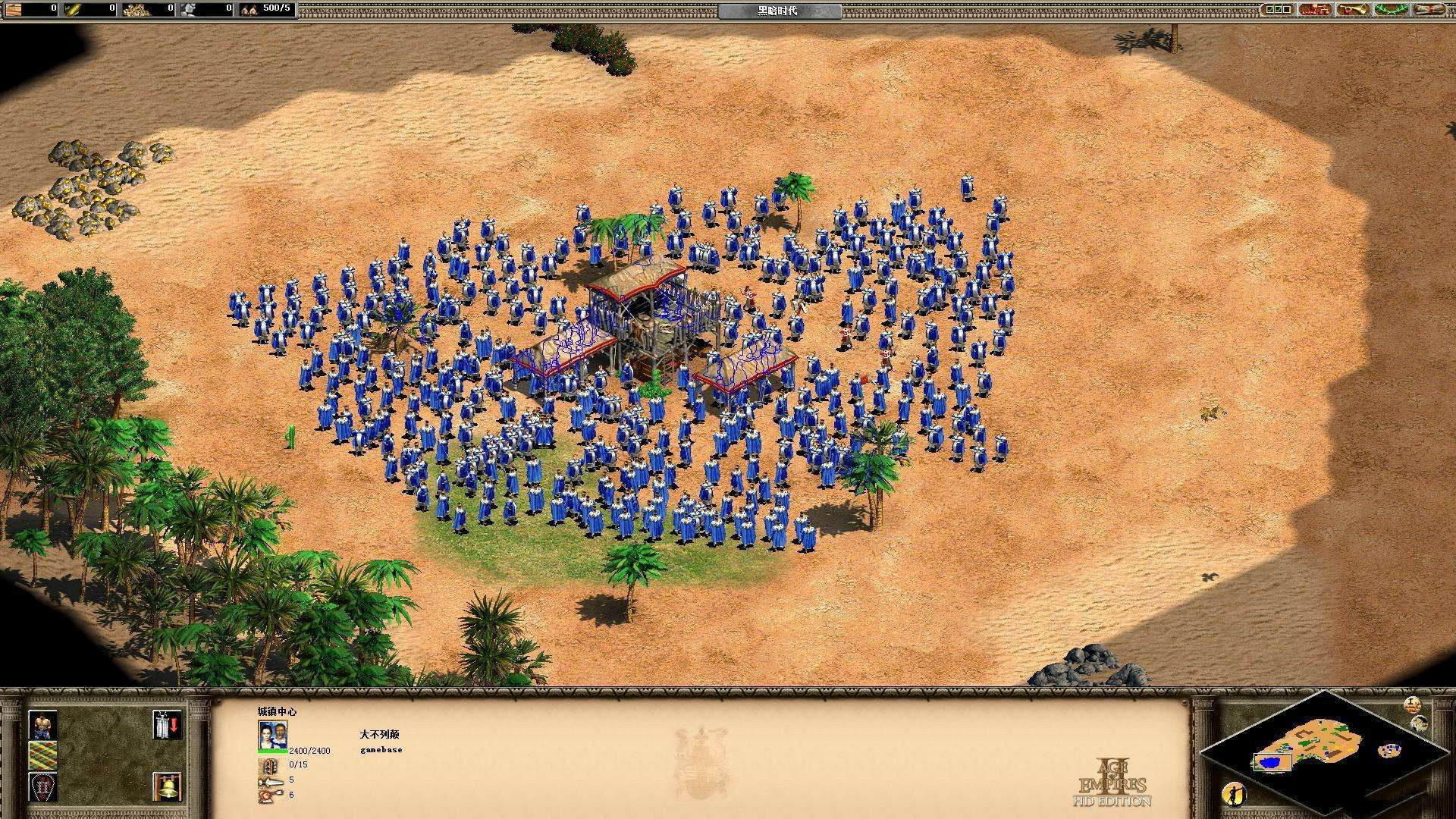Open the objectives checklist button
This screenshot has width=1456, height=819.
pos(1276,10)
